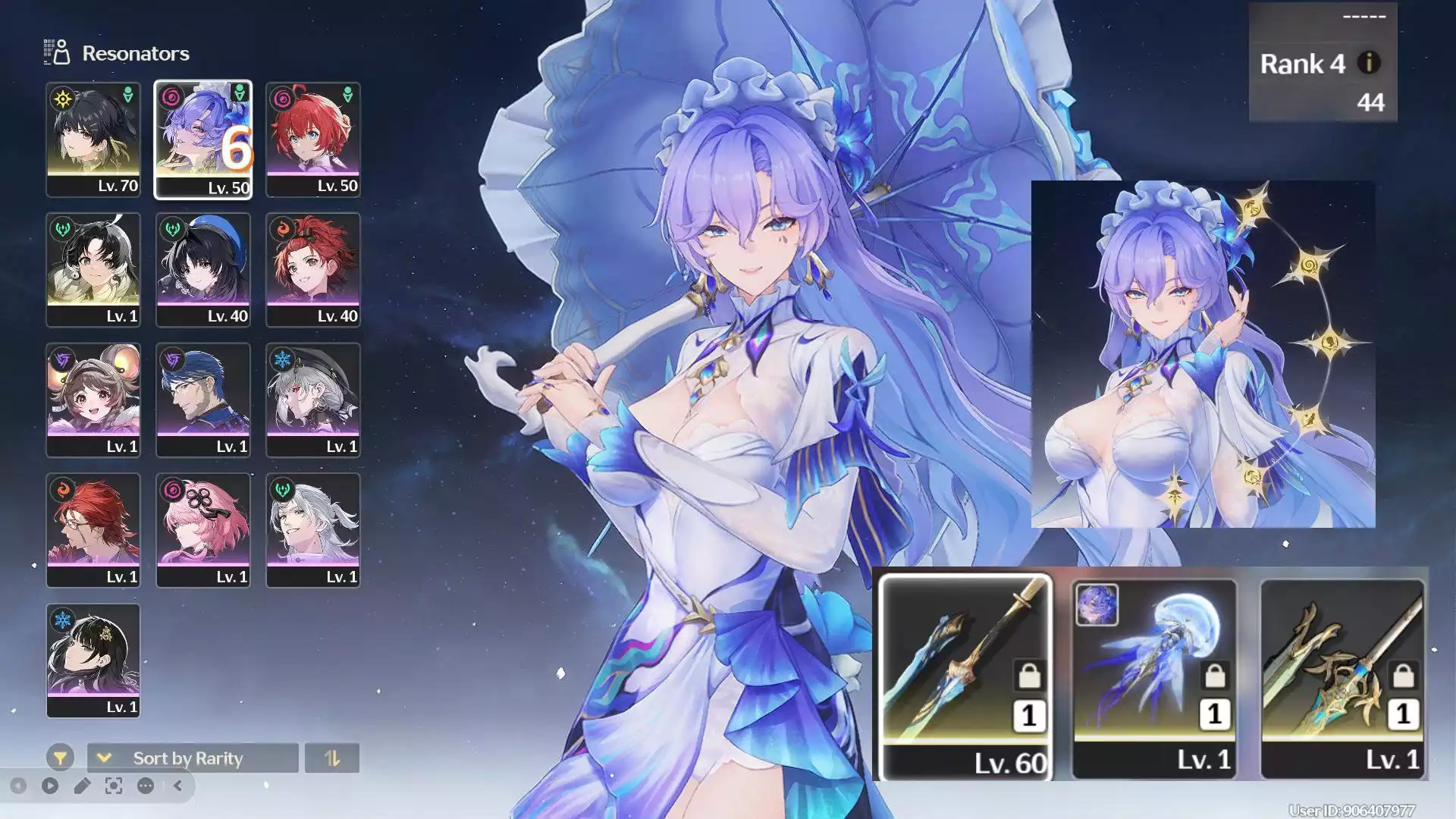The image size is (1456, 819).
Task: Collapse the bottom toolbar with the left chevron
Action: (177, 786)
